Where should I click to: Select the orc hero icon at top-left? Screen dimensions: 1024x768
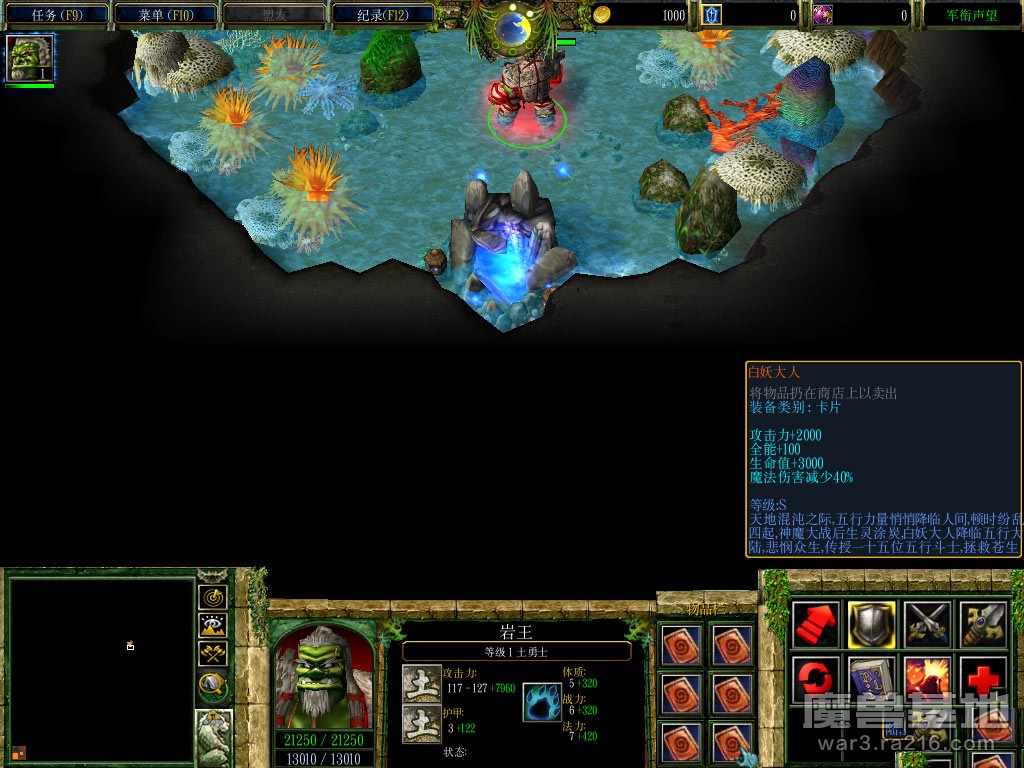(x=30, y=59)
